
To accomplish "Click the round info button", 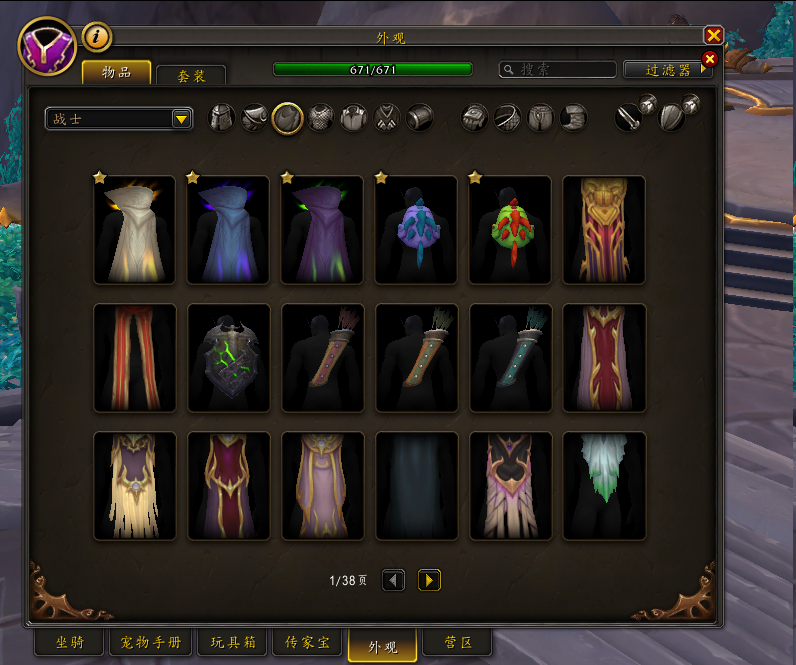I will [x=97, y=37].
